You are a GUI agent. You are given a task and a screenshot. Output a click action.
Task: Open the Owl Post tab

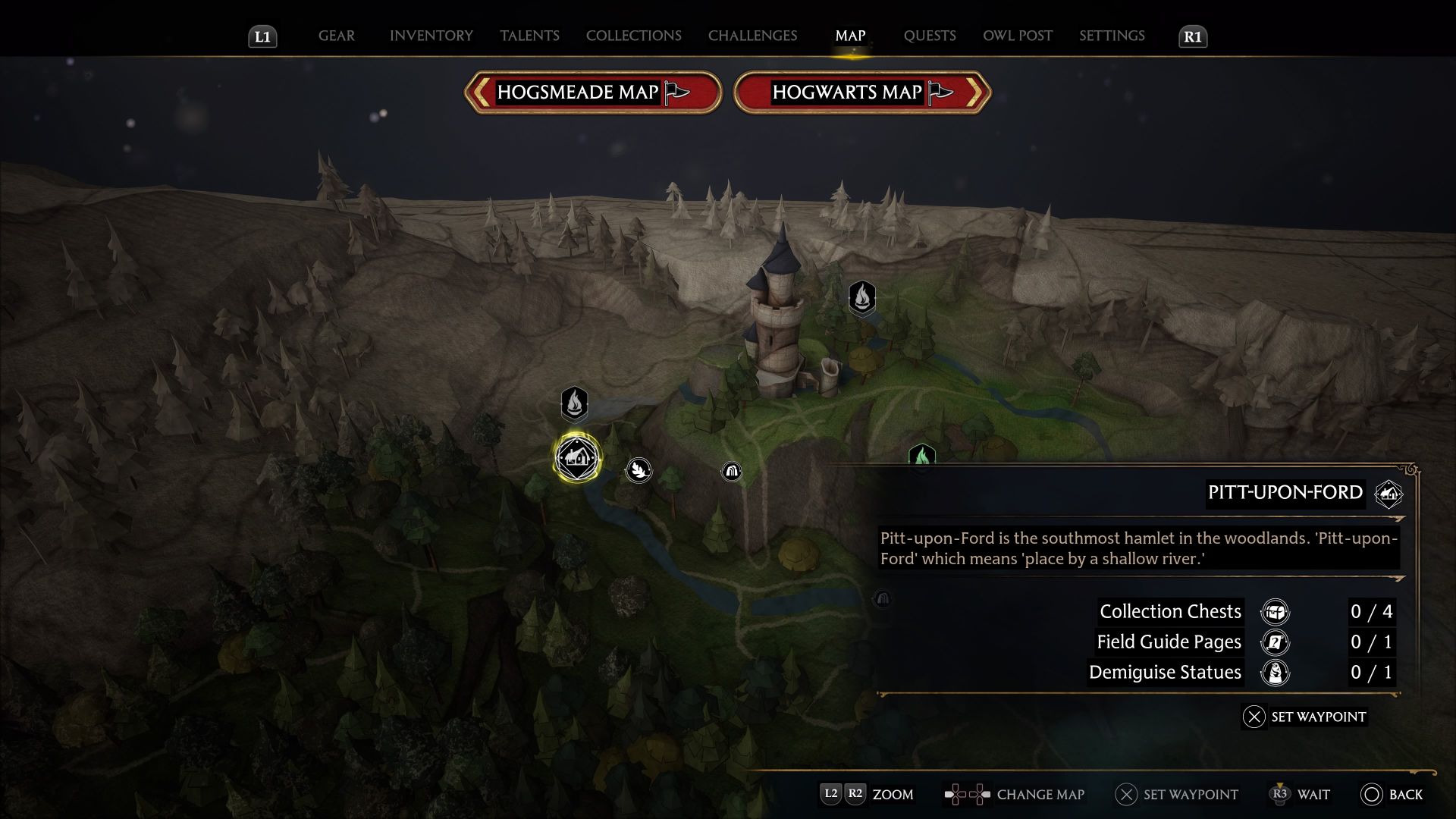point(1017,36)
